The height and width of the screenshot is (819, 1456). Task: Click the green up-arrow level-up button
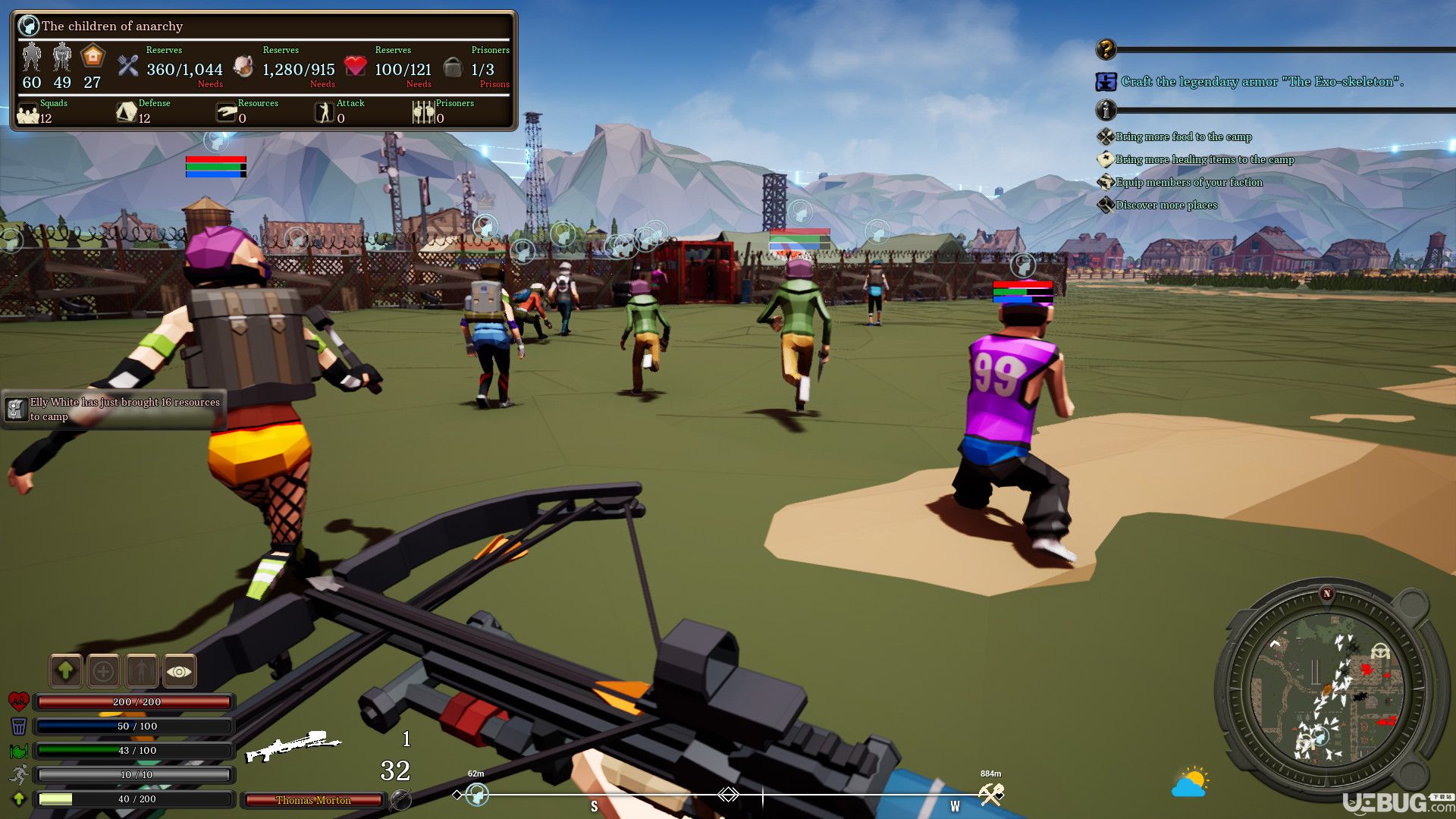[x=66, y=670]
